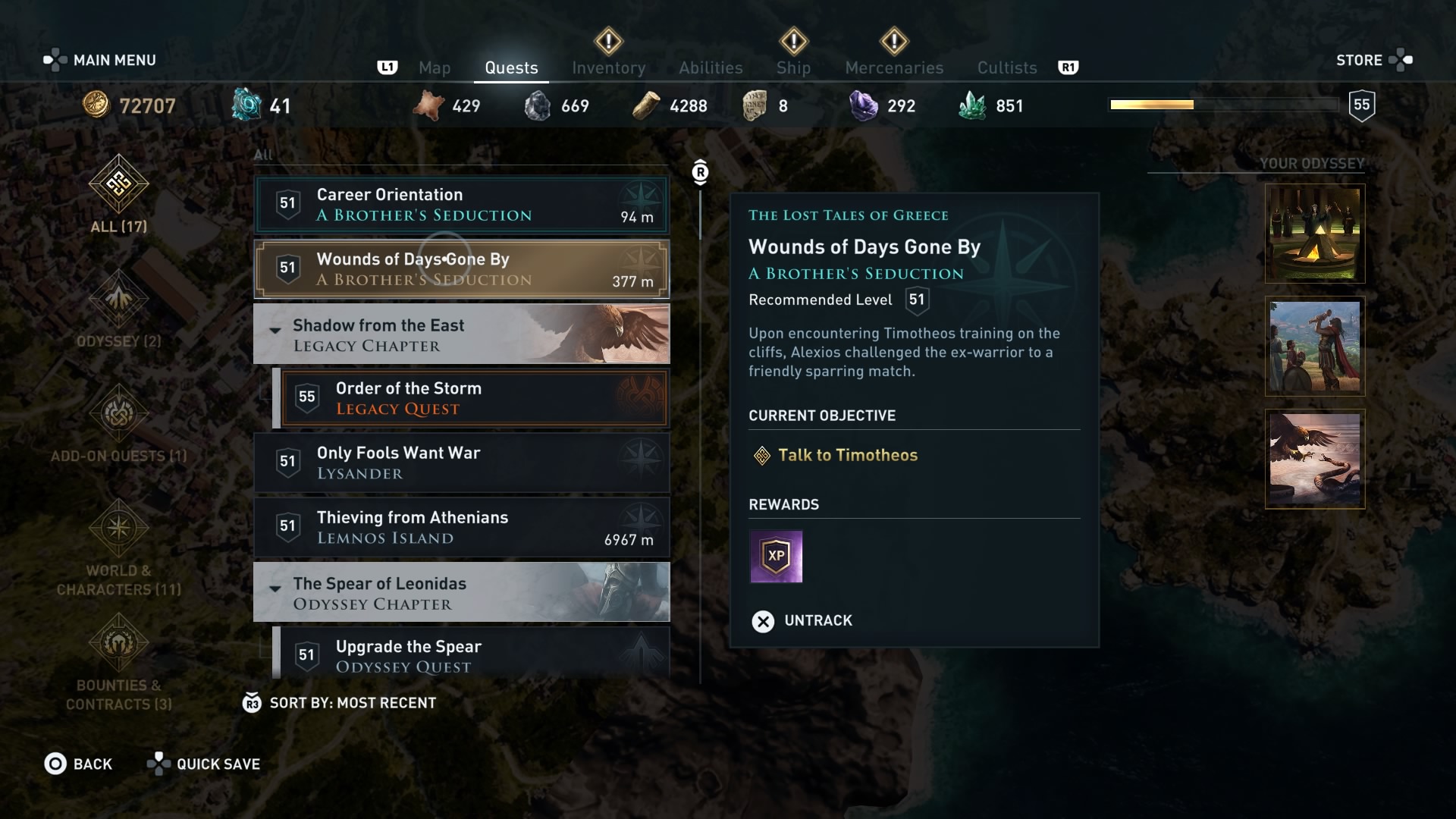Click the olive wood resource icon
Screen dimensions: 1456x819
pos(645,105)
